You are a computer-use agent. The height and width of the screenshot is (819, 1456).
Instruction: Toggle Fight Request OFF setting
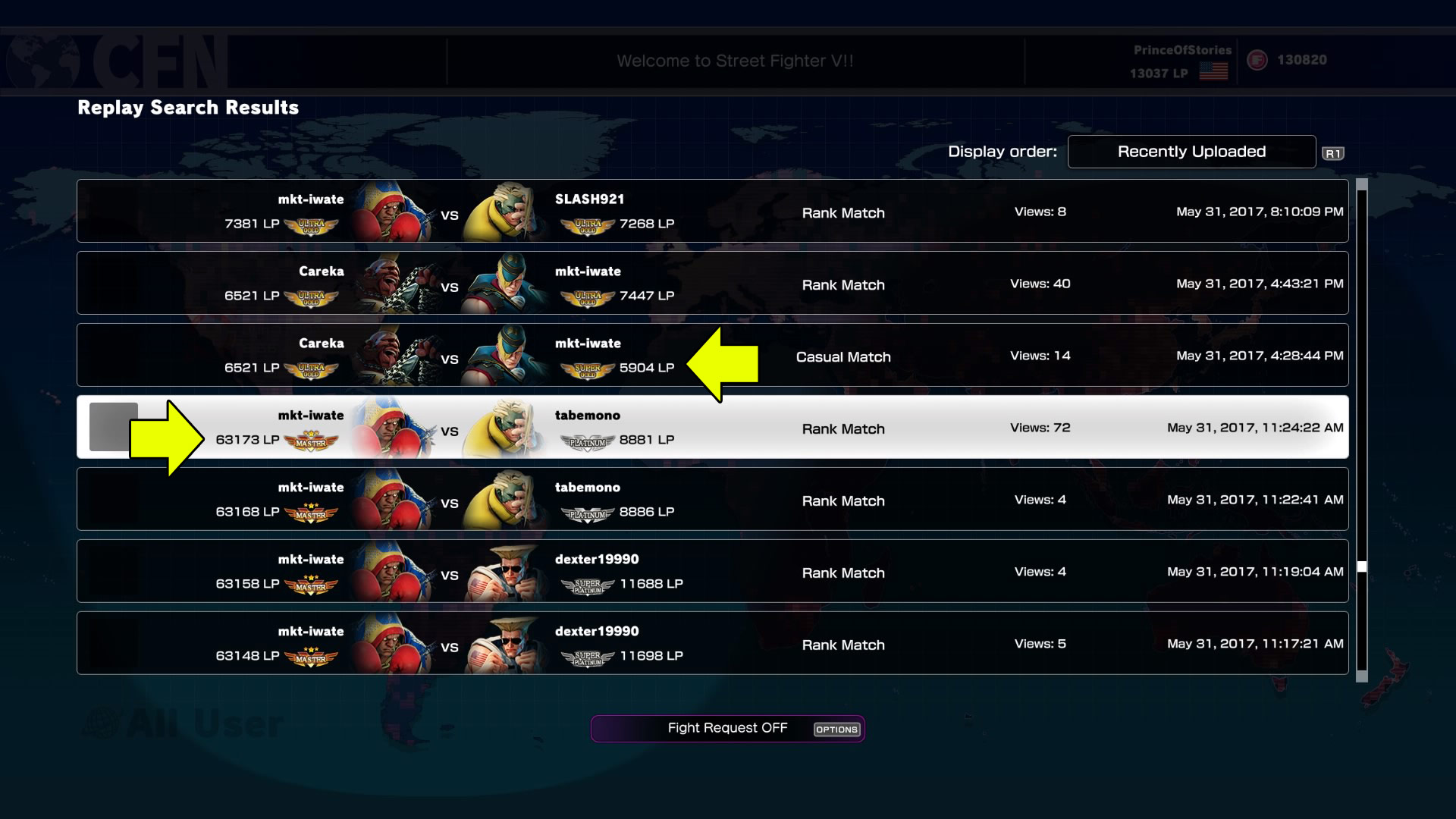tap(726, 728)
